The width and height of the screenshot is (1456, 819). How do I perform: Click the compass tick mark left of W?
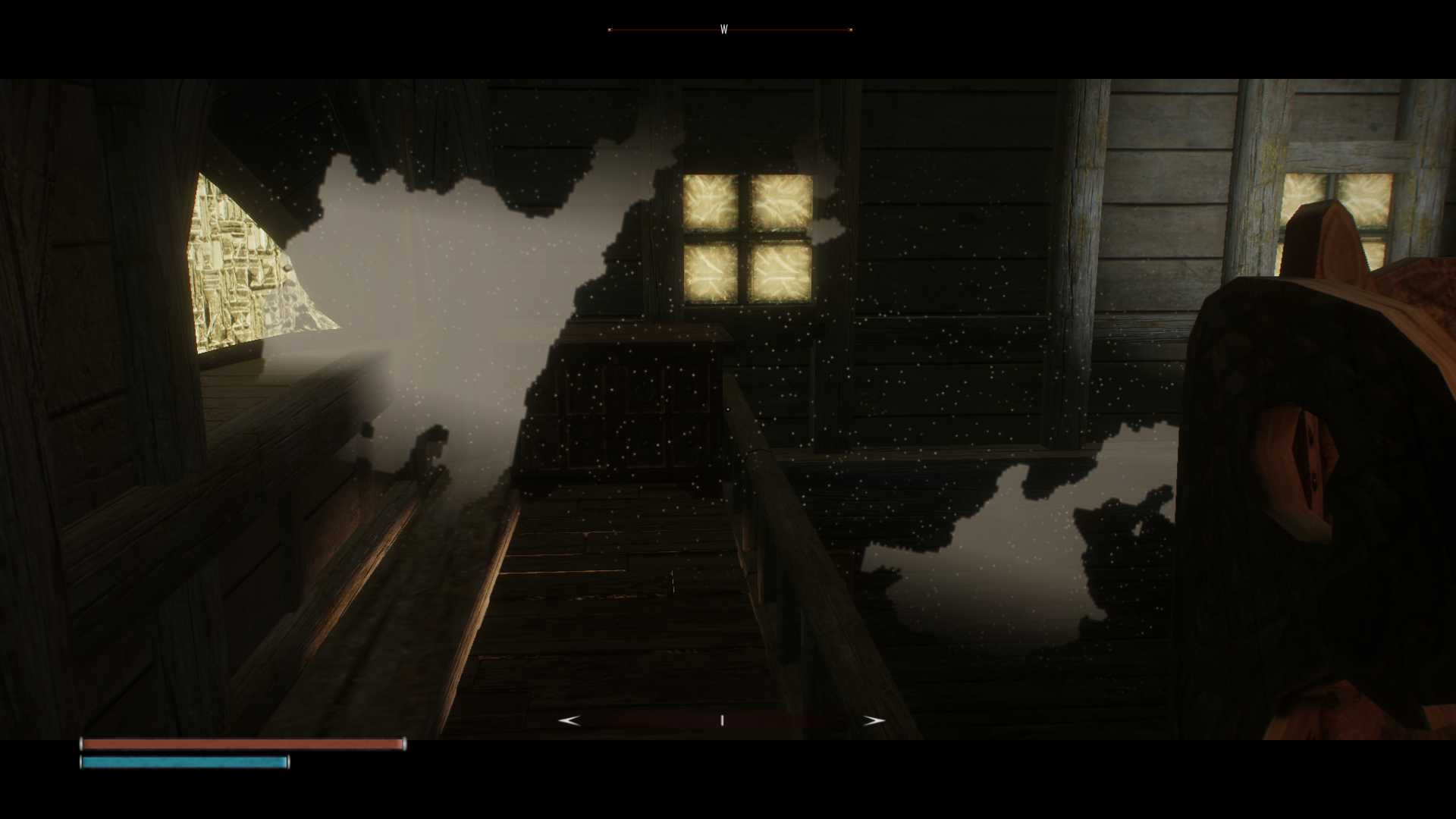pyautogui.click(x=610, y=30)
